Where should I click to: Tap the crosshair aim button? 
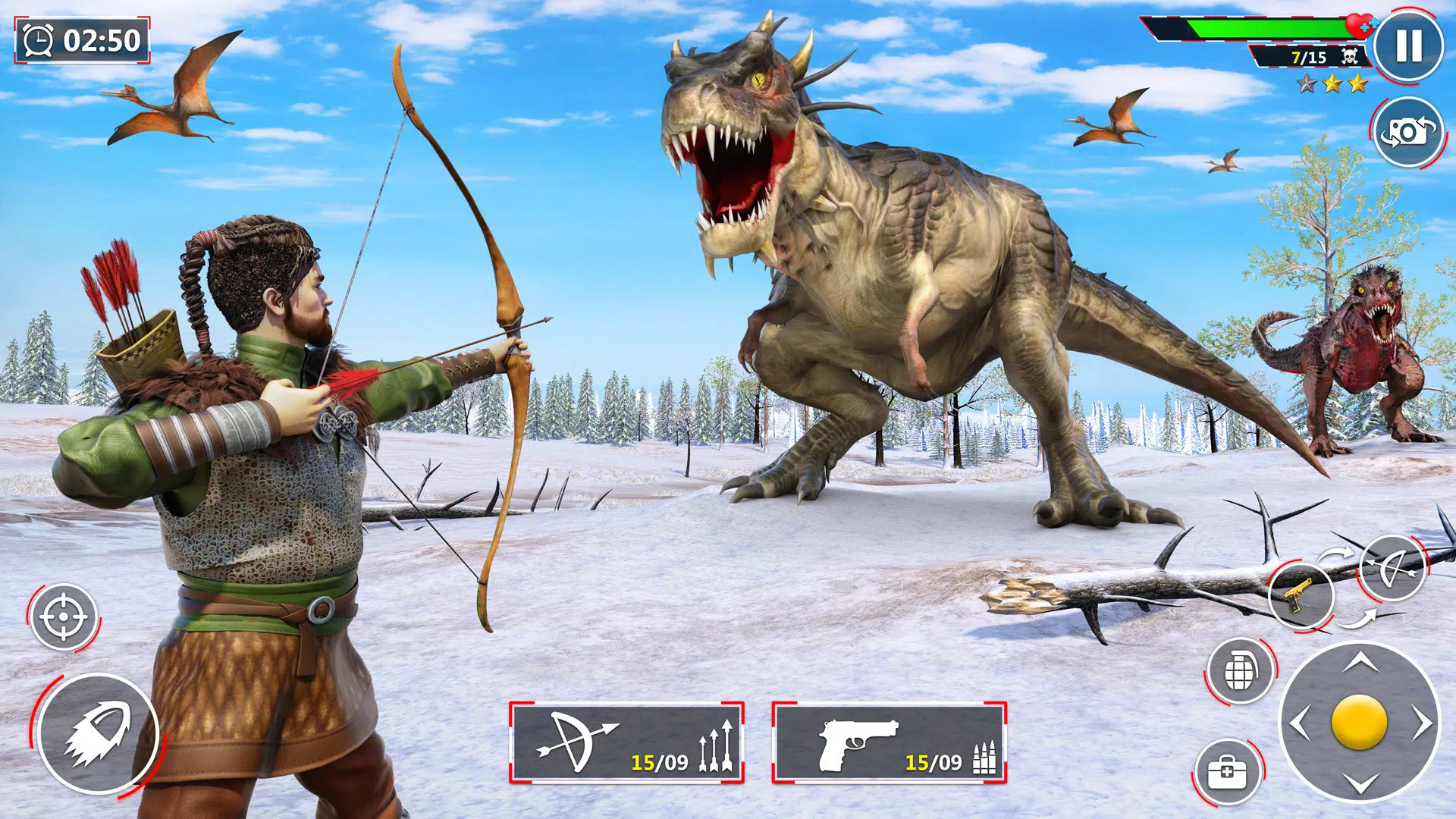(64, 617)
